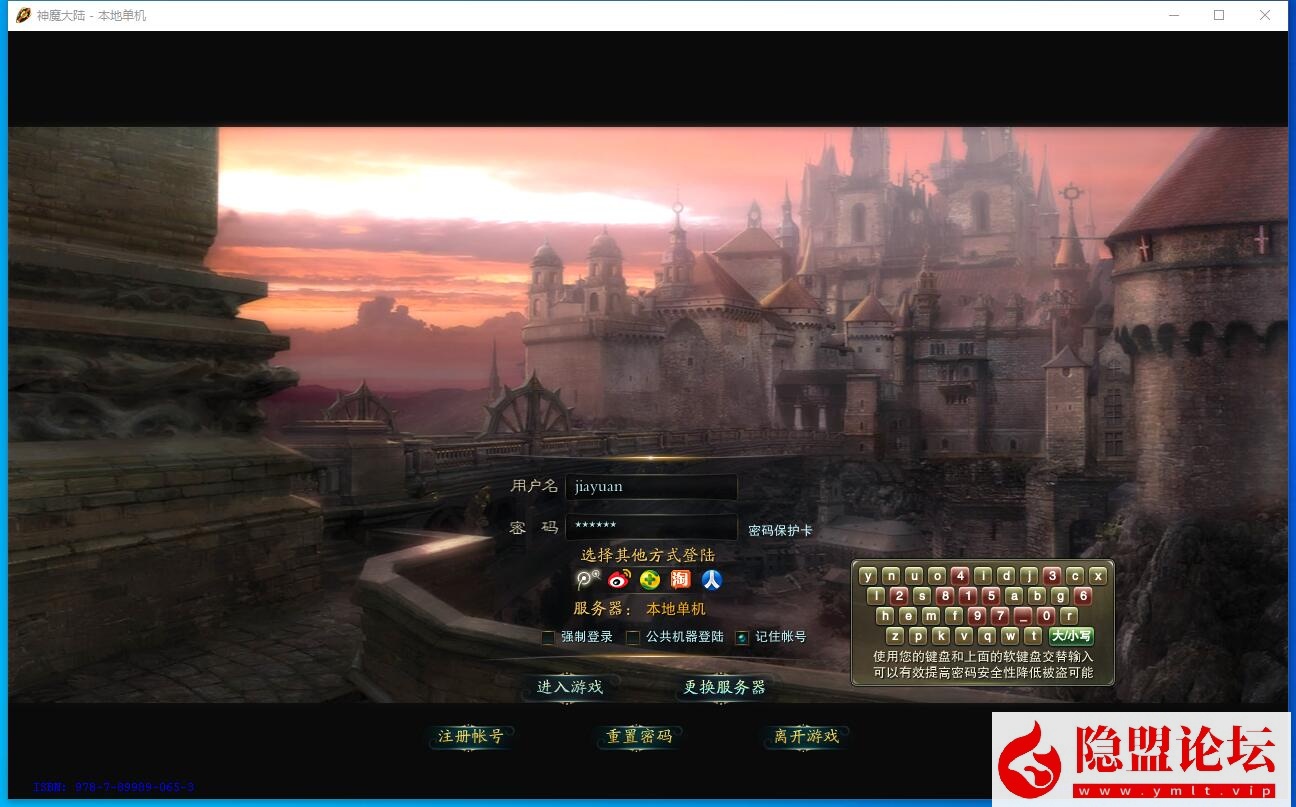Screen dimensions: 1296x807
Task: Maximize the game window
Action: point(1219,15)
